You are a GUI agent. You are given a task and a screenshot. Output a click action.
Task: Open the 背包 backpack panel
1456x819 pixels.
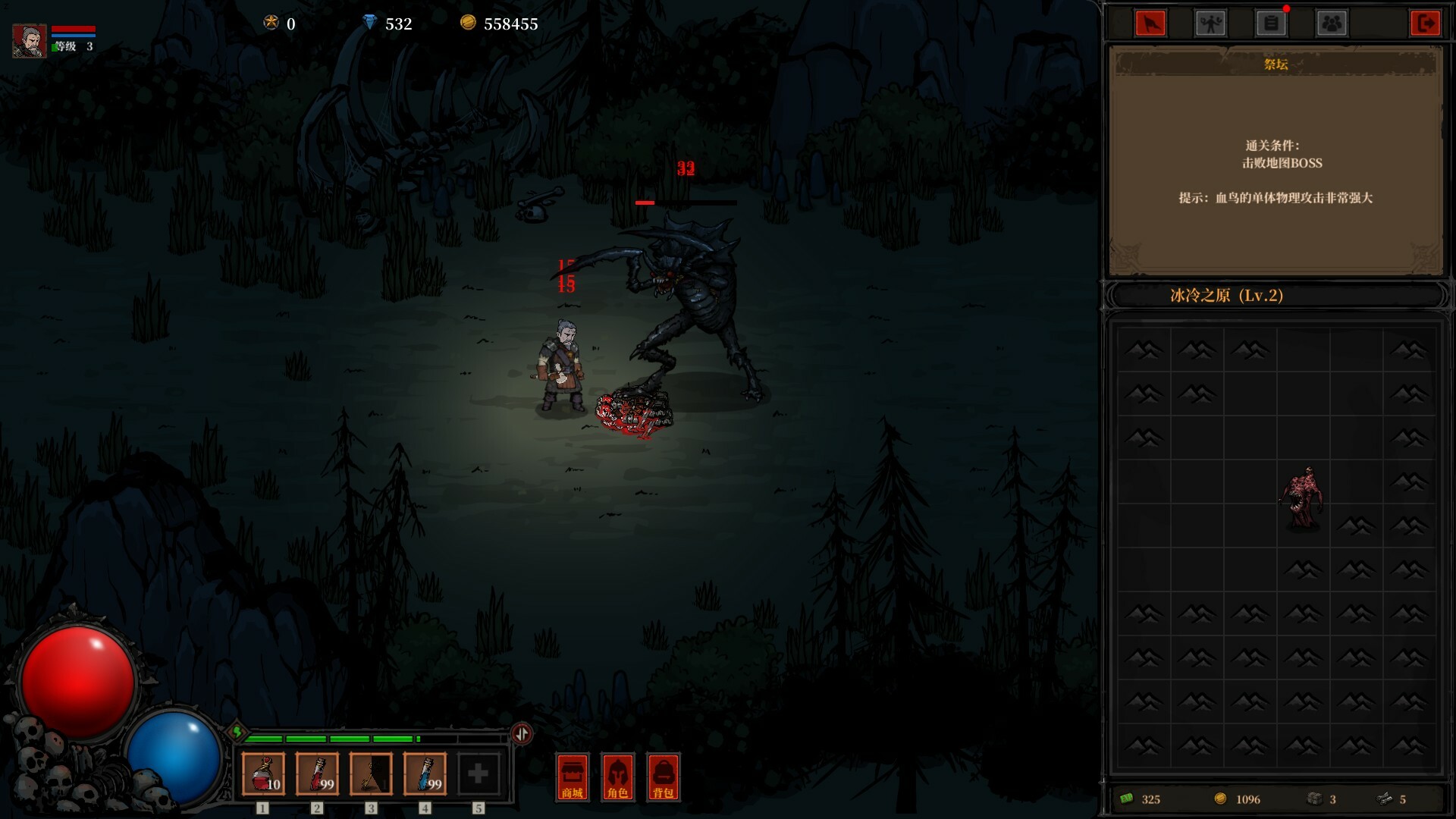point(663,777)
